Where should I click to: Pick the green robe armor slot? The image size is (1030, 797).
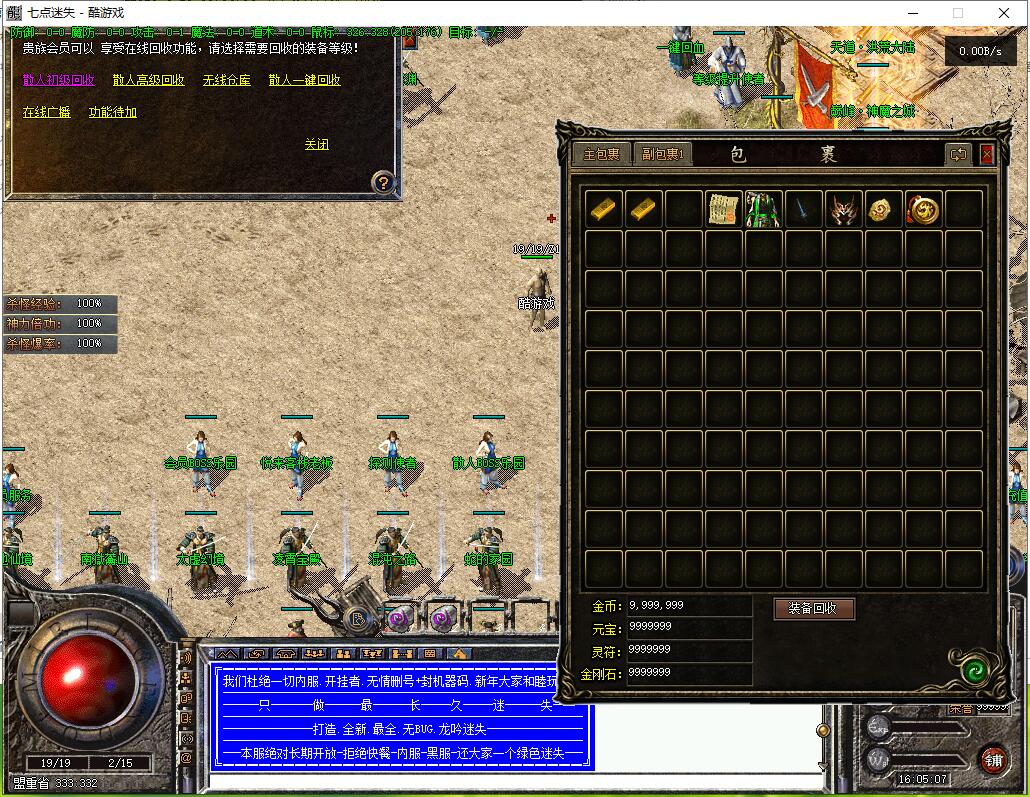click(x=763, y=209)
